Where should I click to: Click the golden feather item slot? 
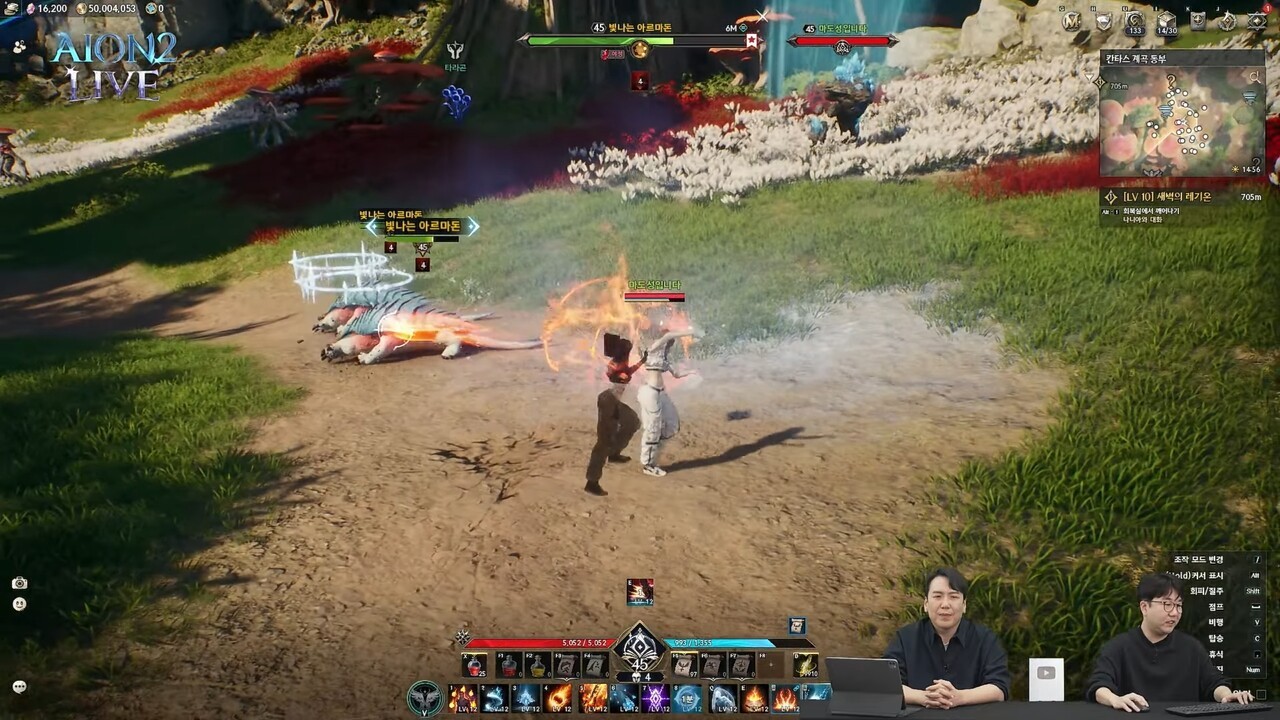[x=805, y=664]
